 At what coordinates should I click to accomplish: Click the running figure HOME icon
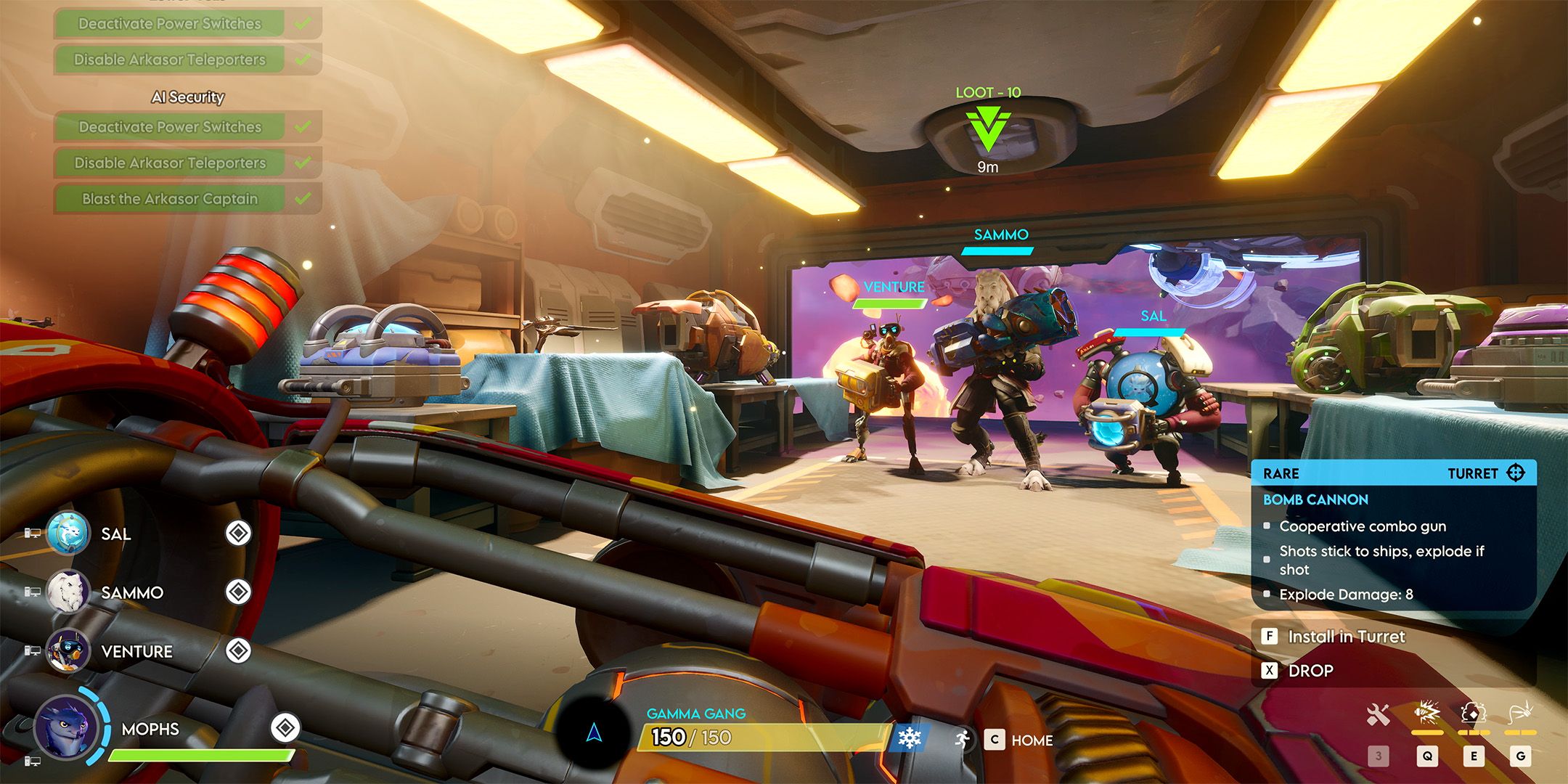pyautogui.click(x=963, y=740)
